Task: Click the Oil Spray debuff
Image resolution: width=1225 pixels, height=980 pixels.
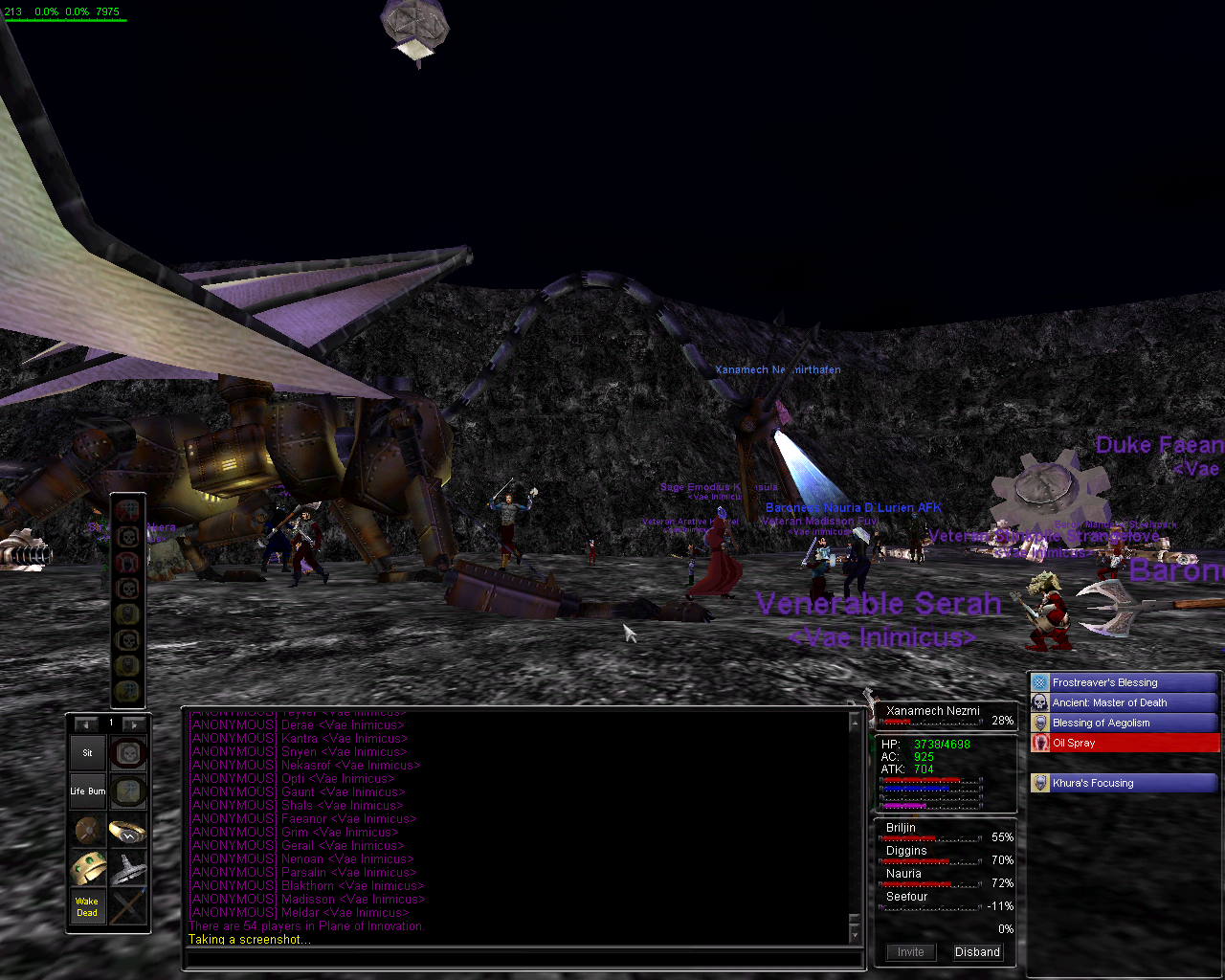Action: click(x=1125, y=743)
